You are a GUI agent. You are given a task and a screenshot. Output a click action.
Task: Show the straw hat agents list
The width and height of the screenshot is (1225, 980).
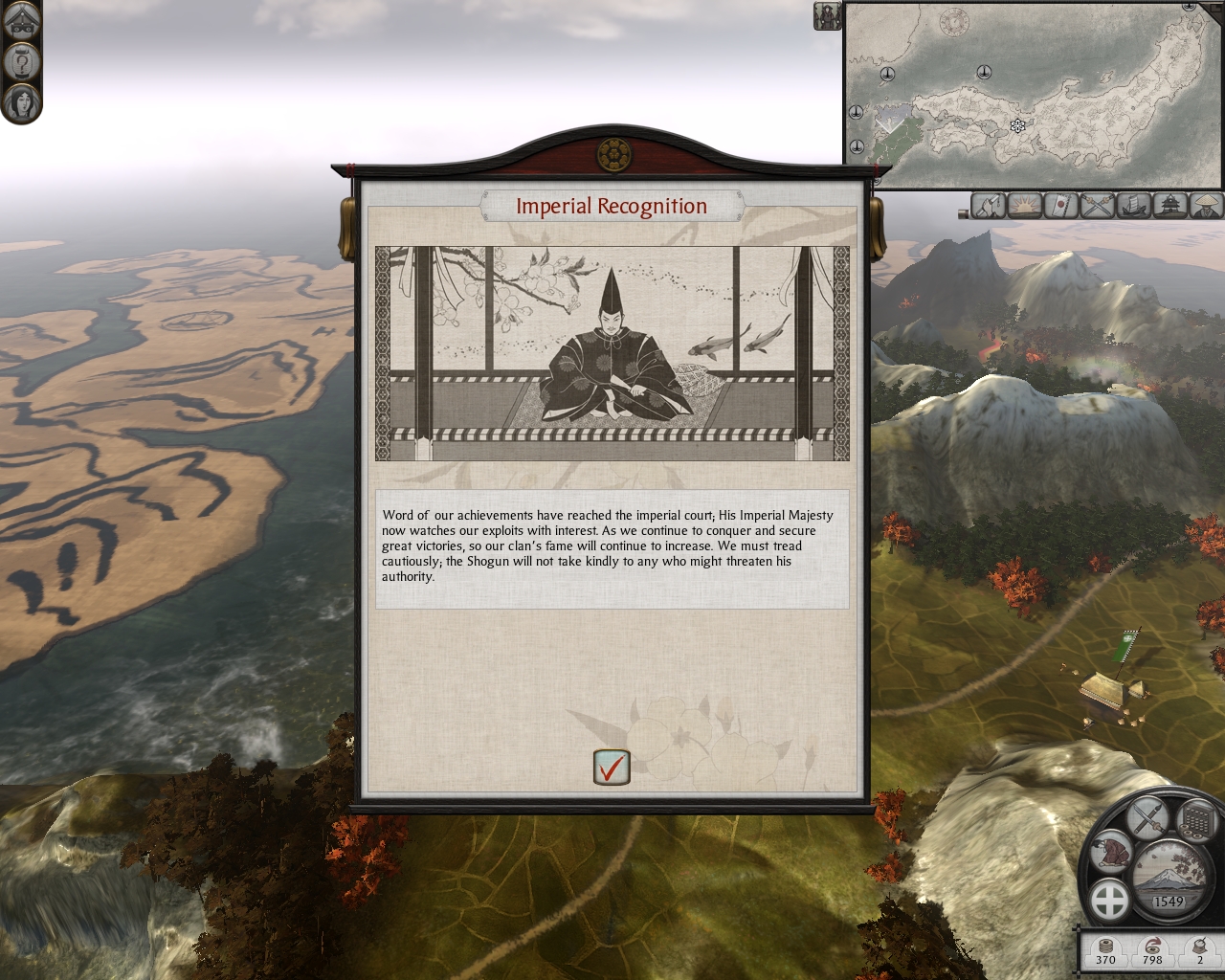click(1206, 205)
